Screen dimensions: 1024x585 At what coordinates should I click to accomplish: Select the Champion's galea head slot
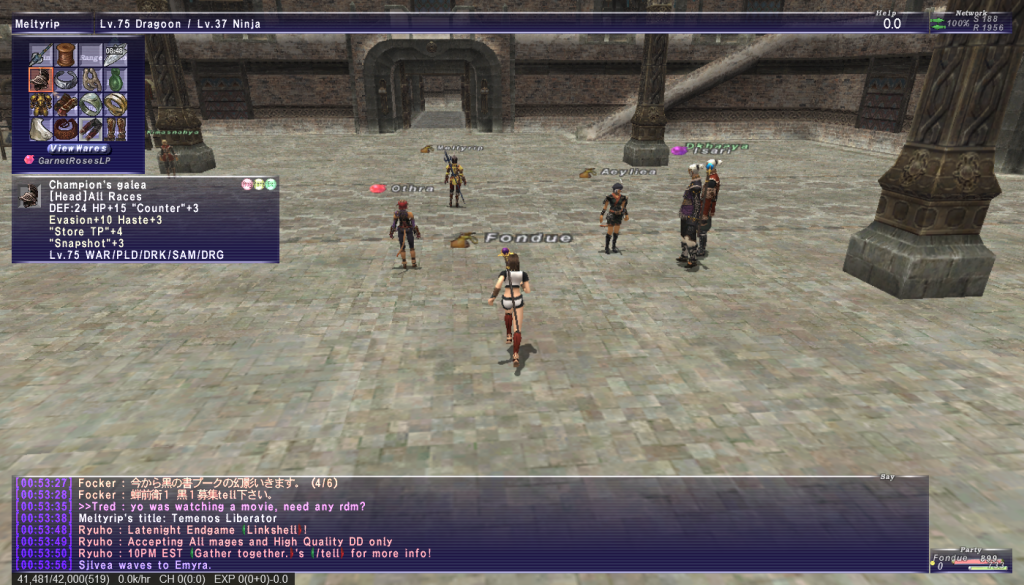[40, 79]
